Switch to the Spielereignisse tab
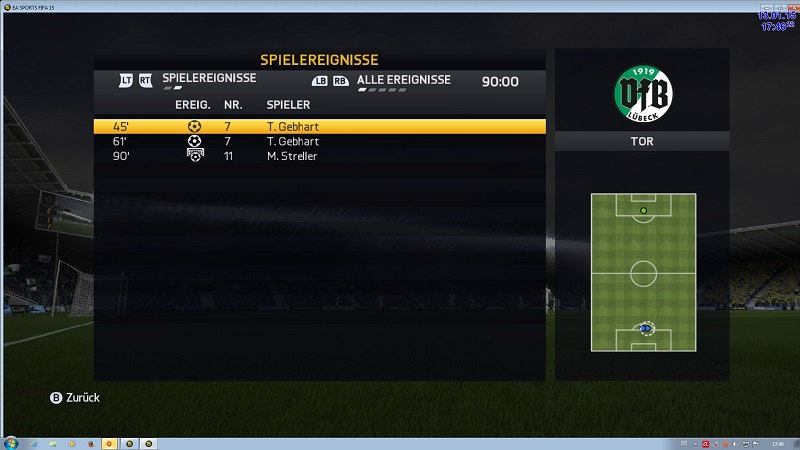Screen dimensions: 800x450 click(209, 79)
